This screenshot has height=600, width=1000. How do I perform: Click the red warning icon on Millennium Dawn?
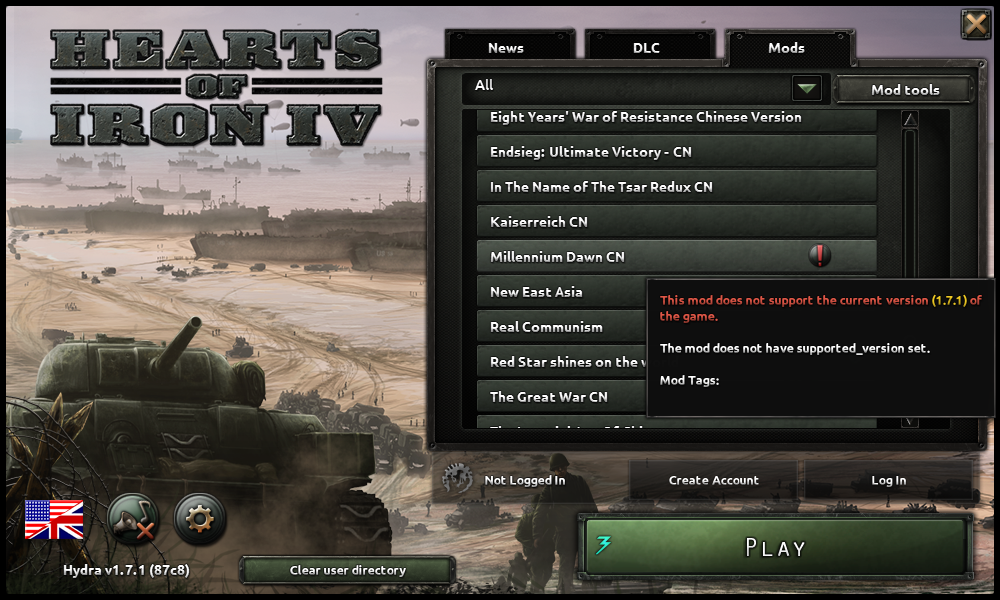pyautogui.click(x=820, y=256)
